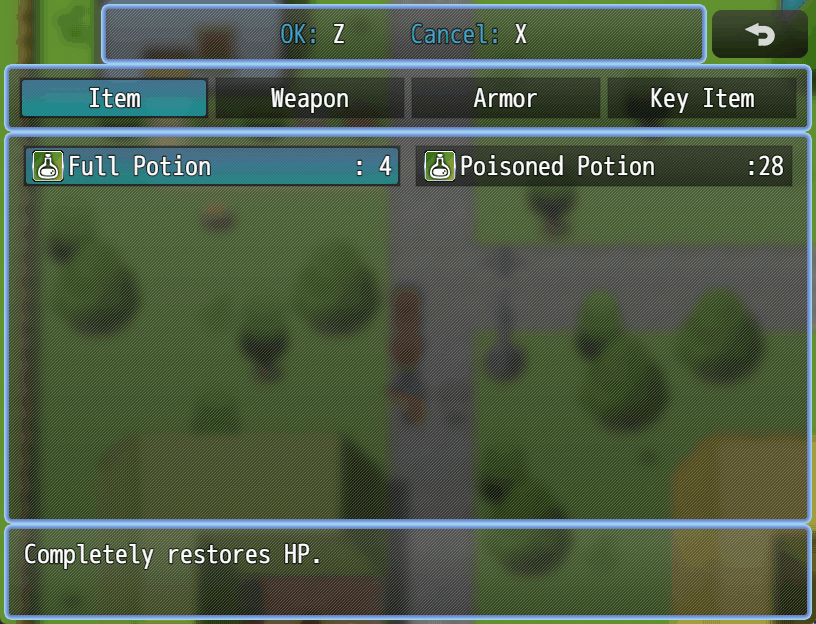Choose the Full Potion item

(212, 166)
